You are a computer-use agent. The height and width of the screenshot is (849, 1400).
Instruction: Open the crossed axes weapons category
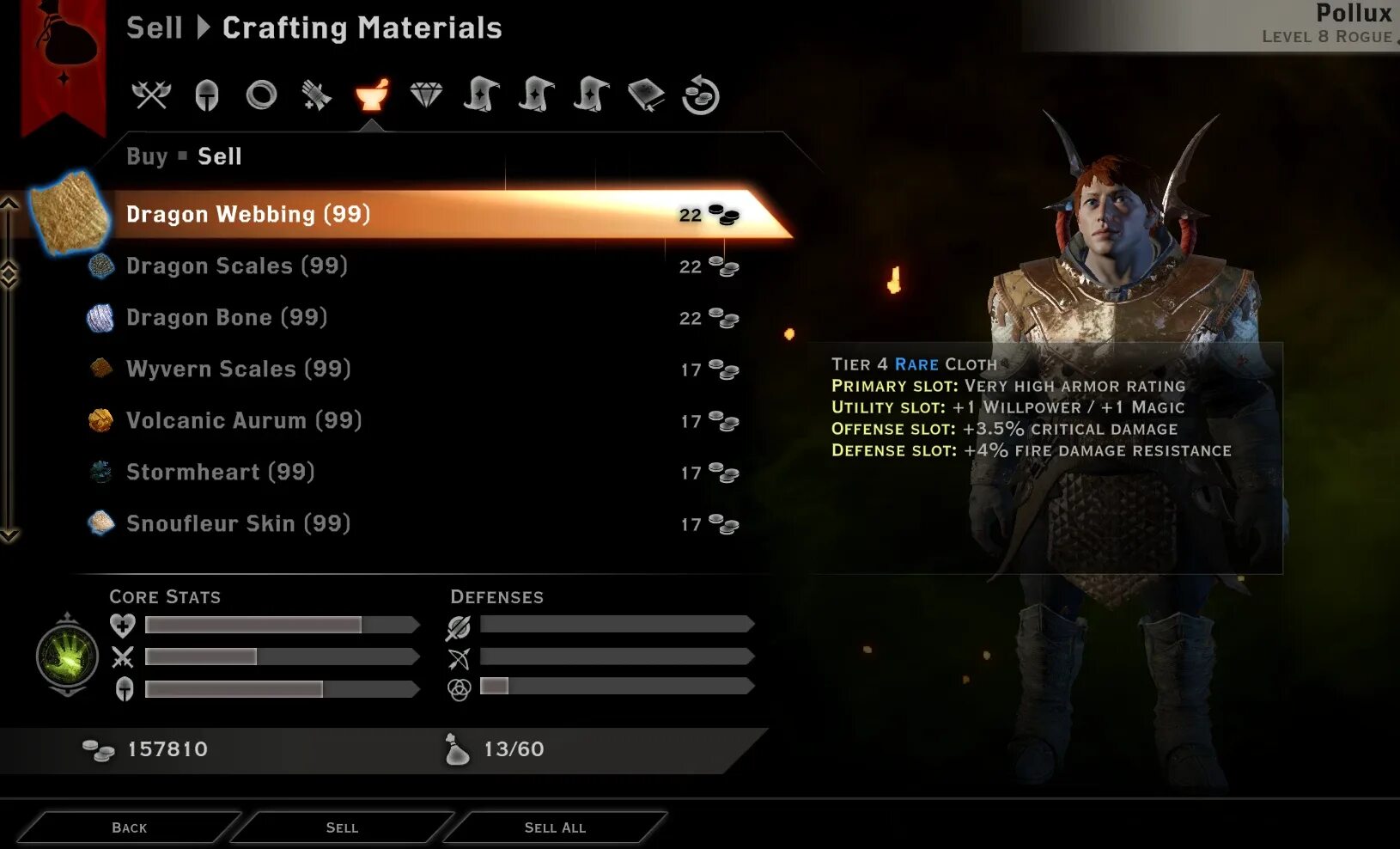[151, 95]
